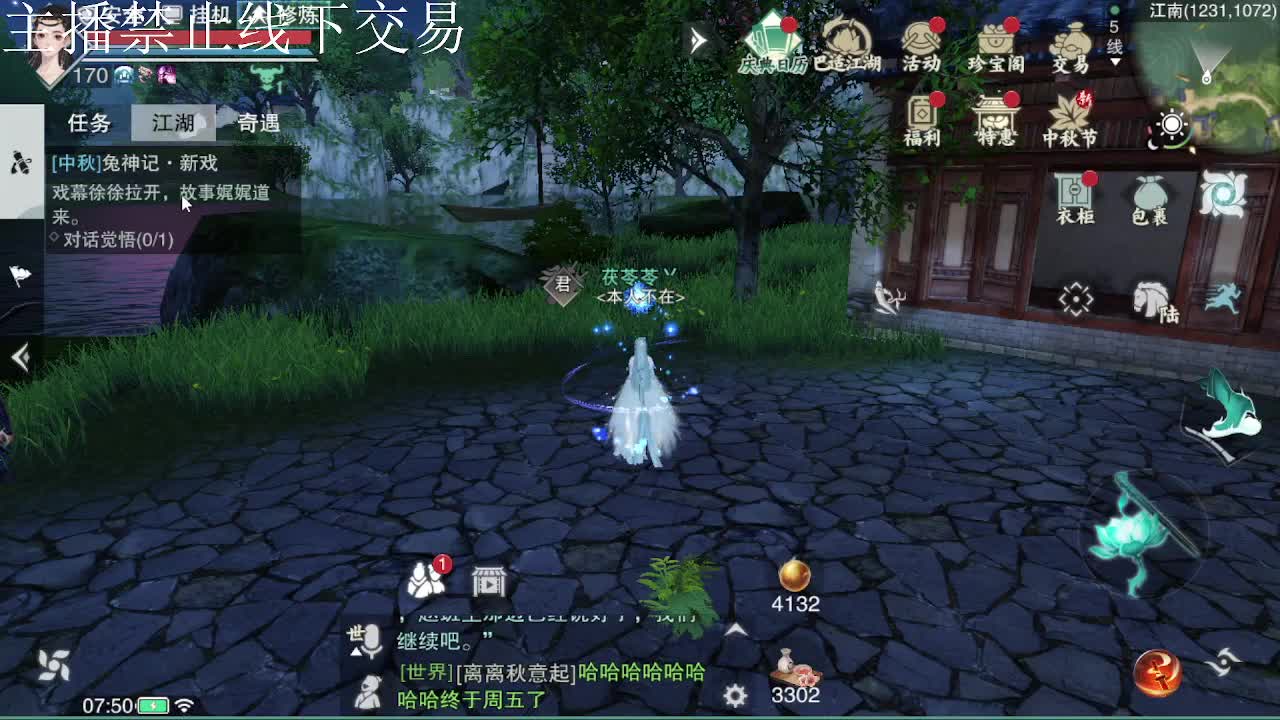Open the quest [中秋]兔神记·新戏
Screen dimensions: 1280x720
[135, 163]
